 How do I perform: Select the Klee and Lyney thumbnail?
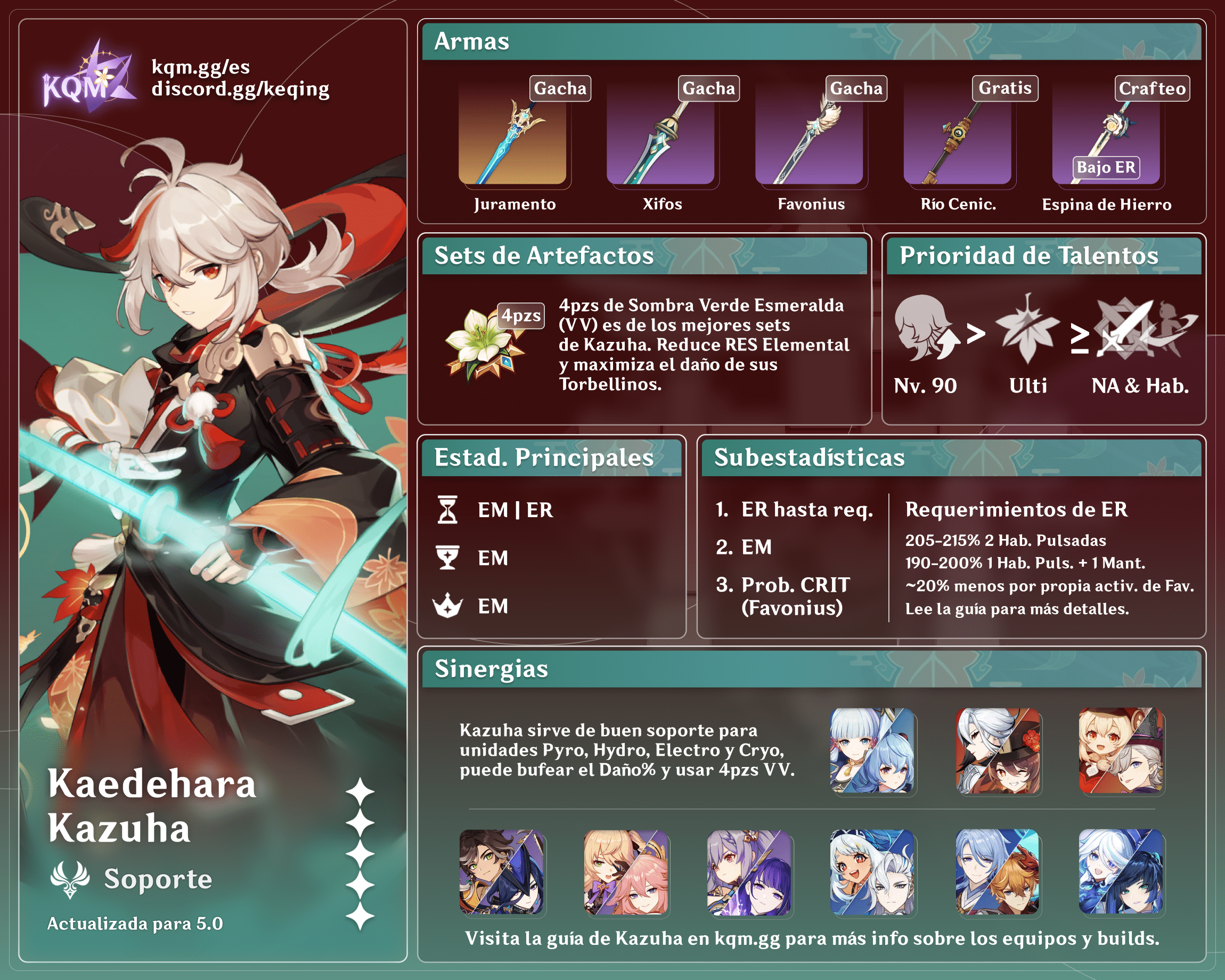[1121, 750]
